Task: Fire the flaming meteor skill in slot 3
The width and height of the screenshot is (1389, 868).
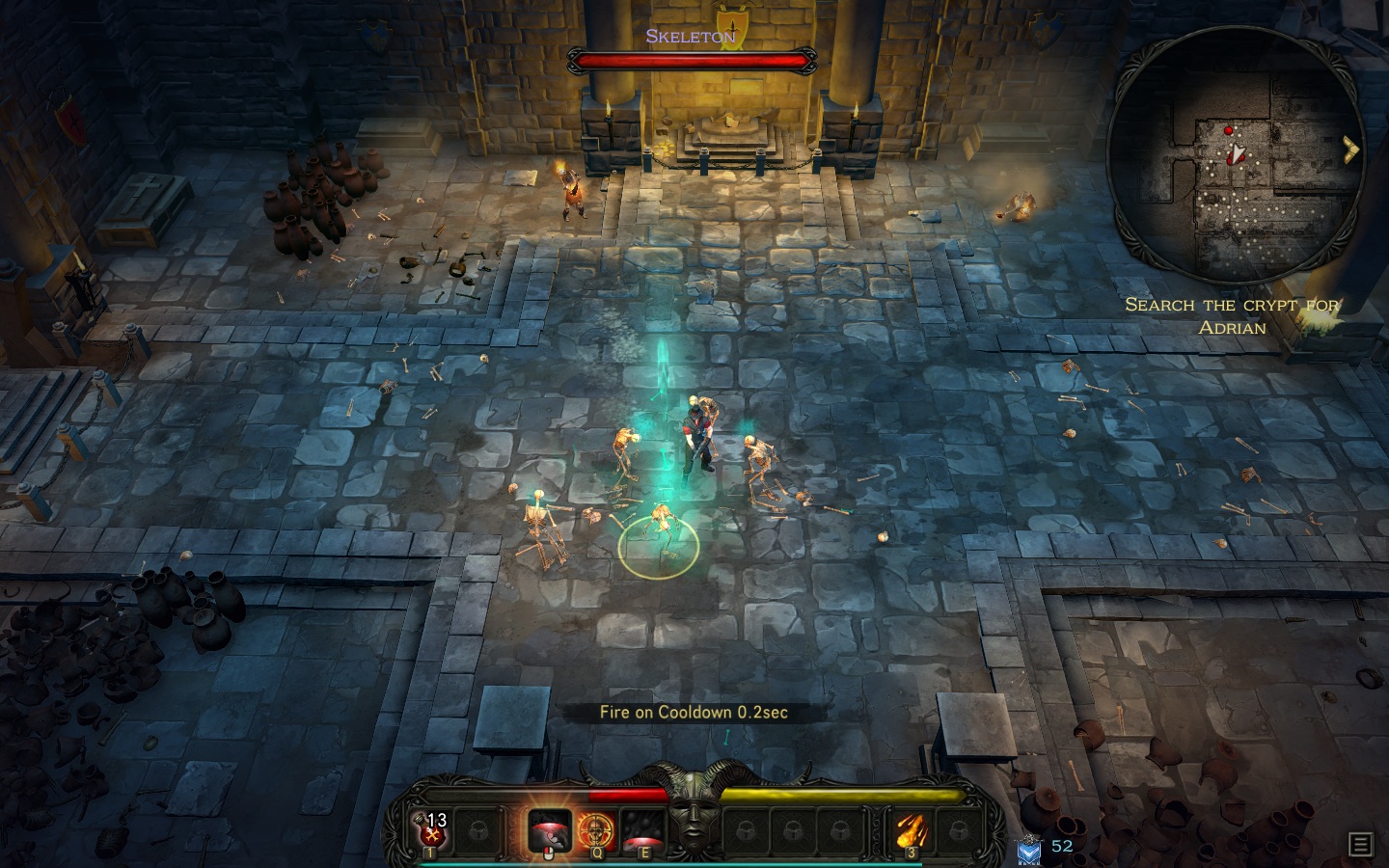Action: pos(911,829)
